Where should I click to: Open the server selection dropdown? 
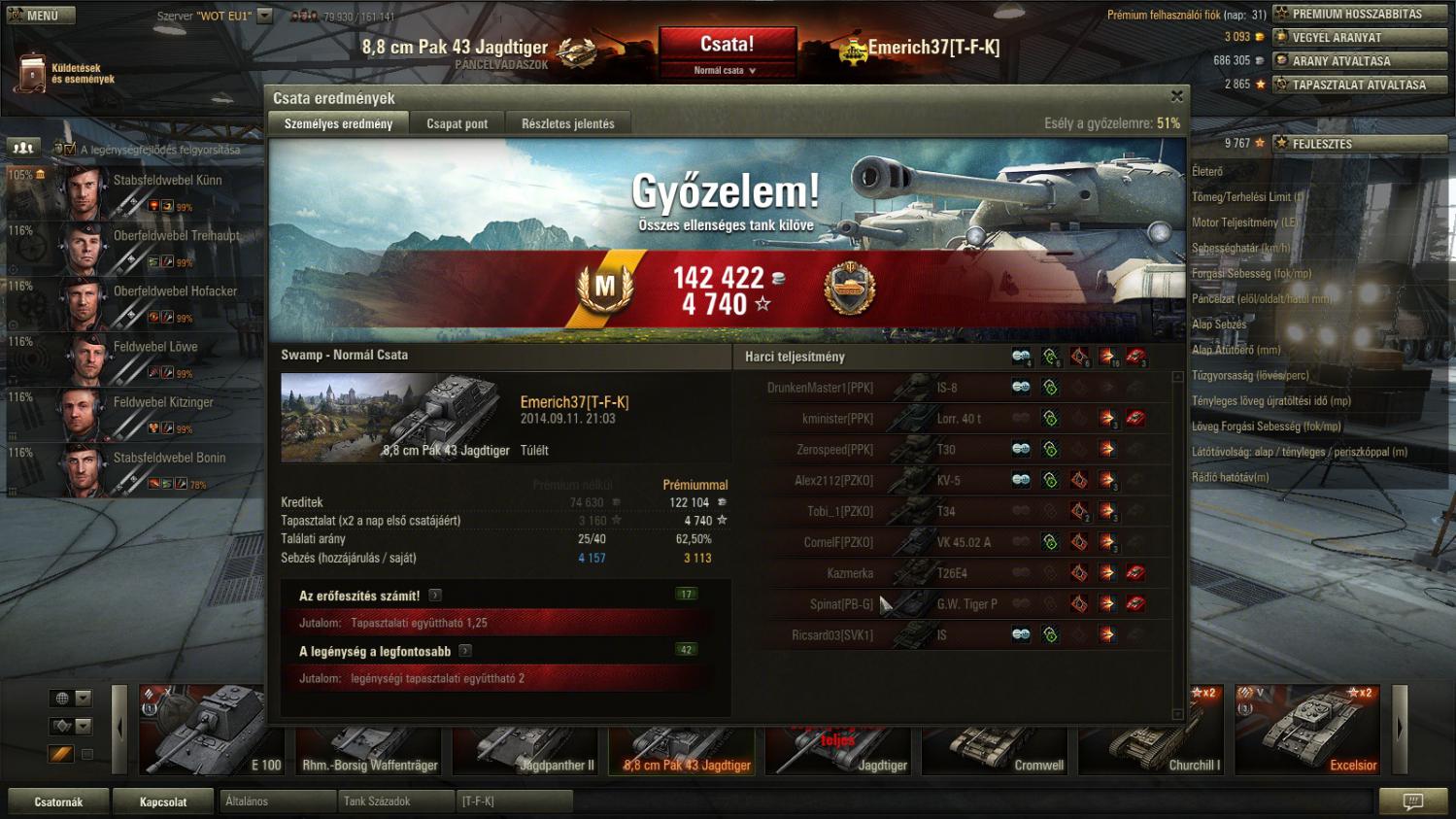click(x=264, y=17)
